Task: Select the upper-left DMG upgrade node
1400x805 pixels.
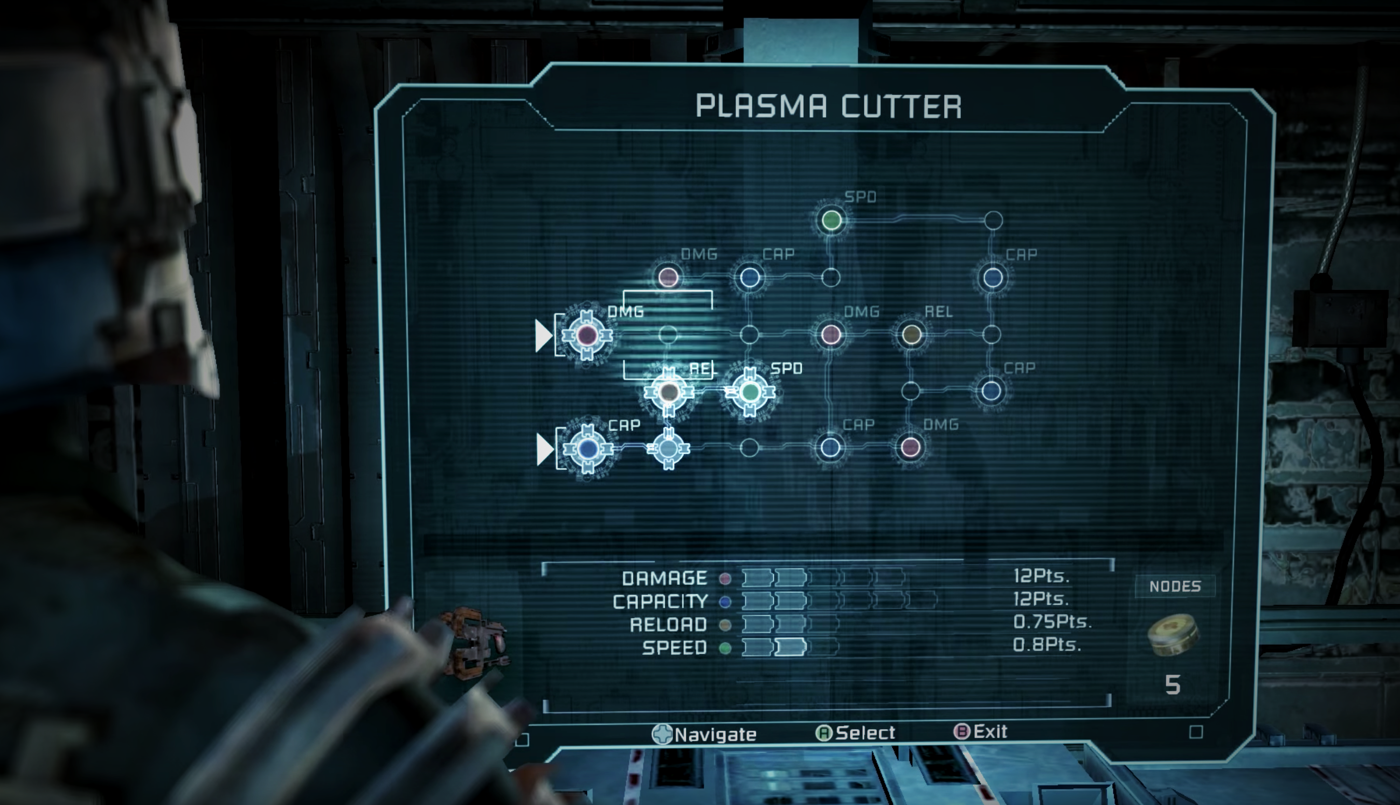Action: click(x=668, y=278)
